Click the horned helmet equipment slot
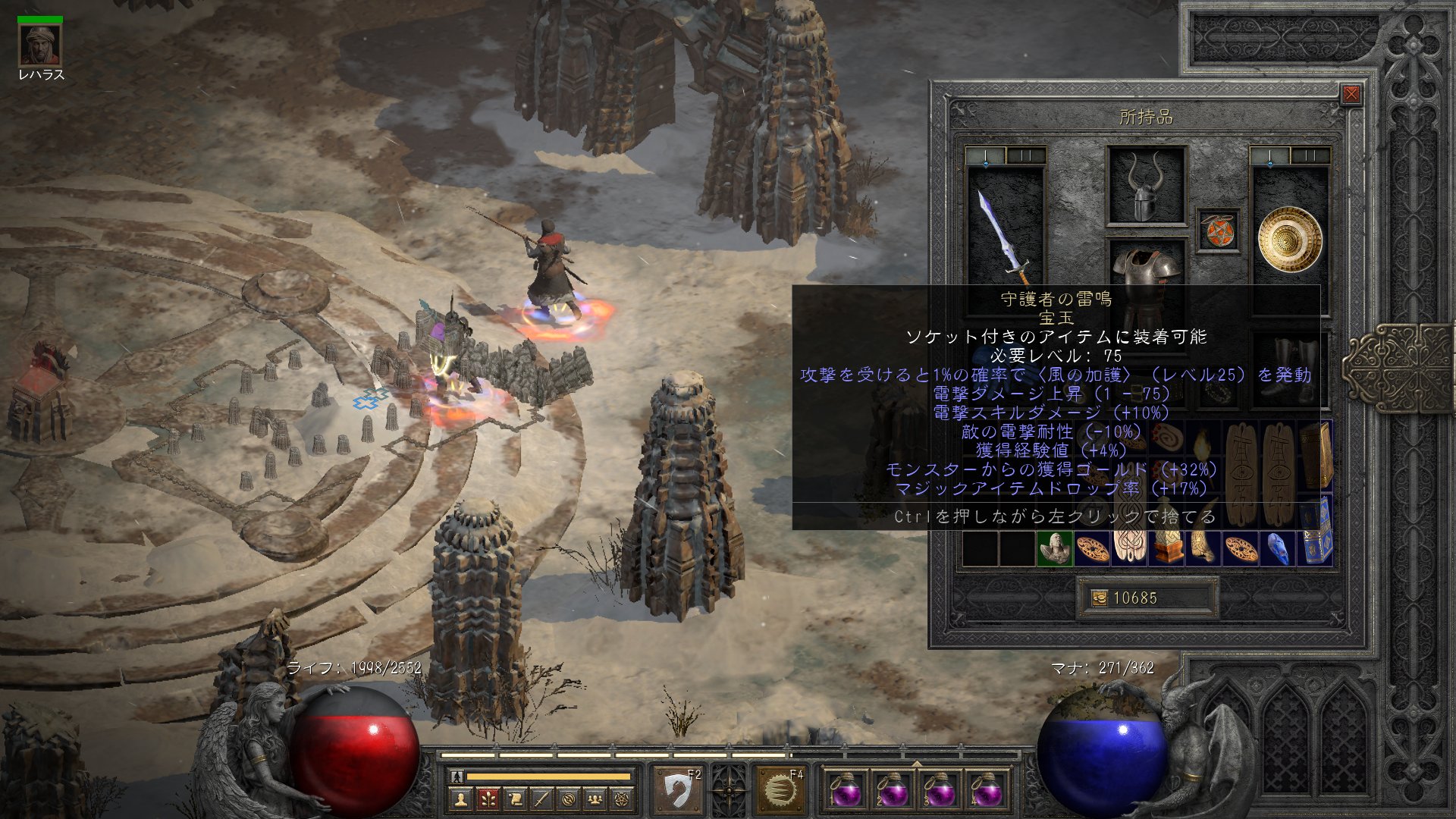The image size is (1456, 819). [1145, 186]
